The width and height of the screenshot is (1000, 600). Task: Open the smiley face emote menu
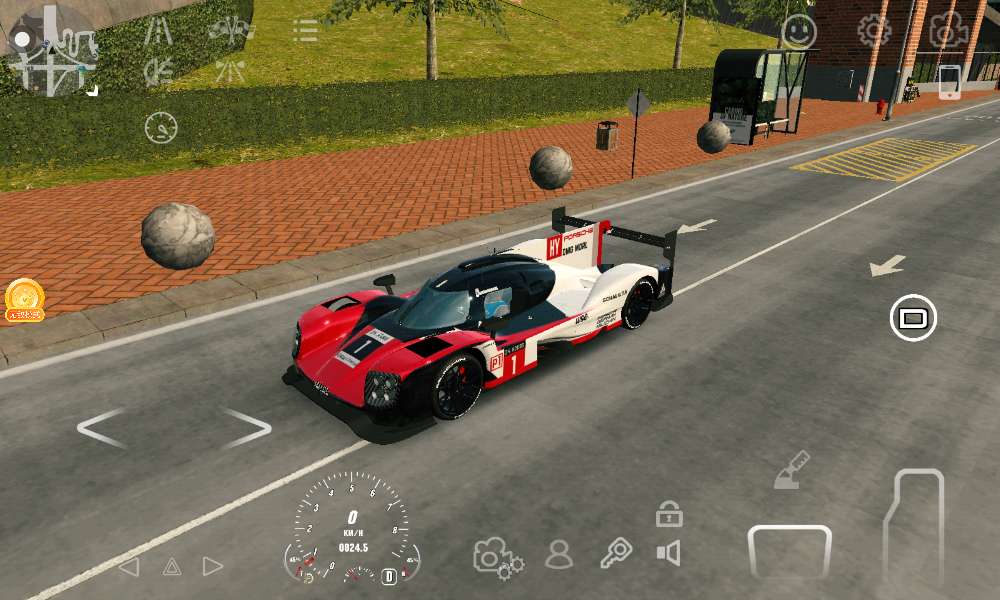(798, 32)
